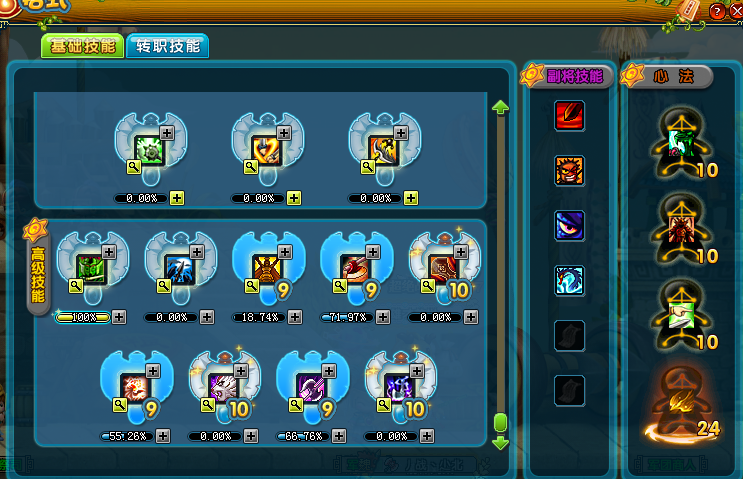Image resolution: width=743 pixels, height=479 pixels.
Task: Select the cyan dragon lieutenant skill
Action: click(x=569, y=280)
